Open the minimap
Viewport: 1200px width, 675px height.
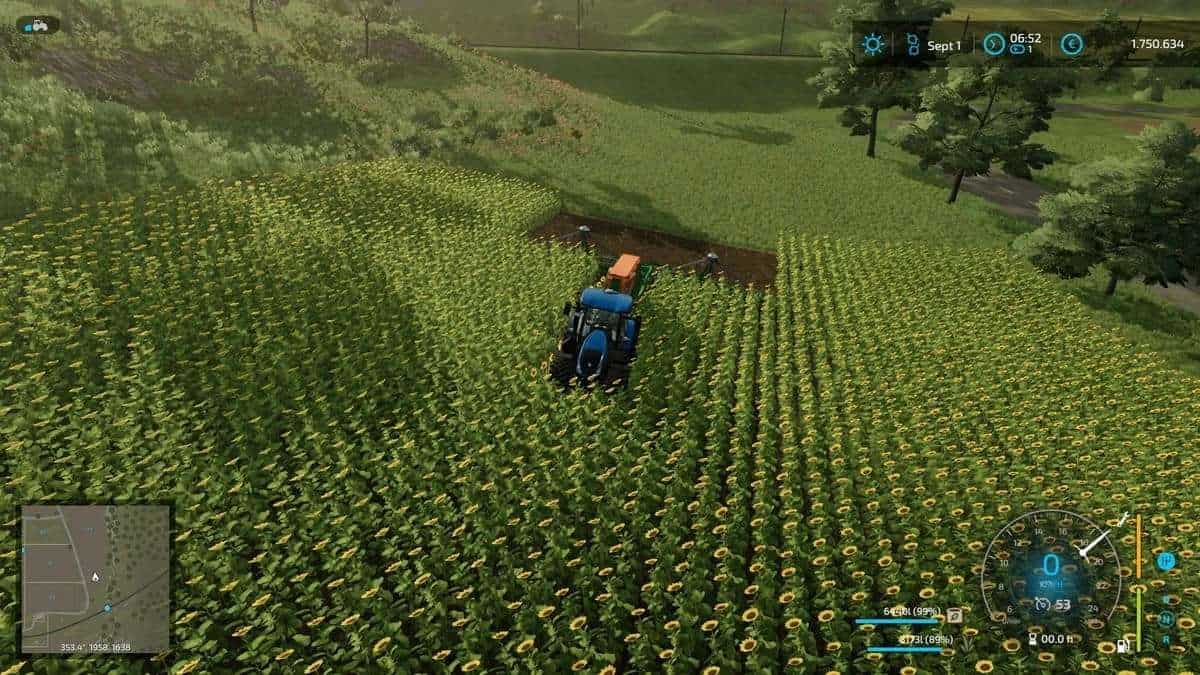coord(95,579)
